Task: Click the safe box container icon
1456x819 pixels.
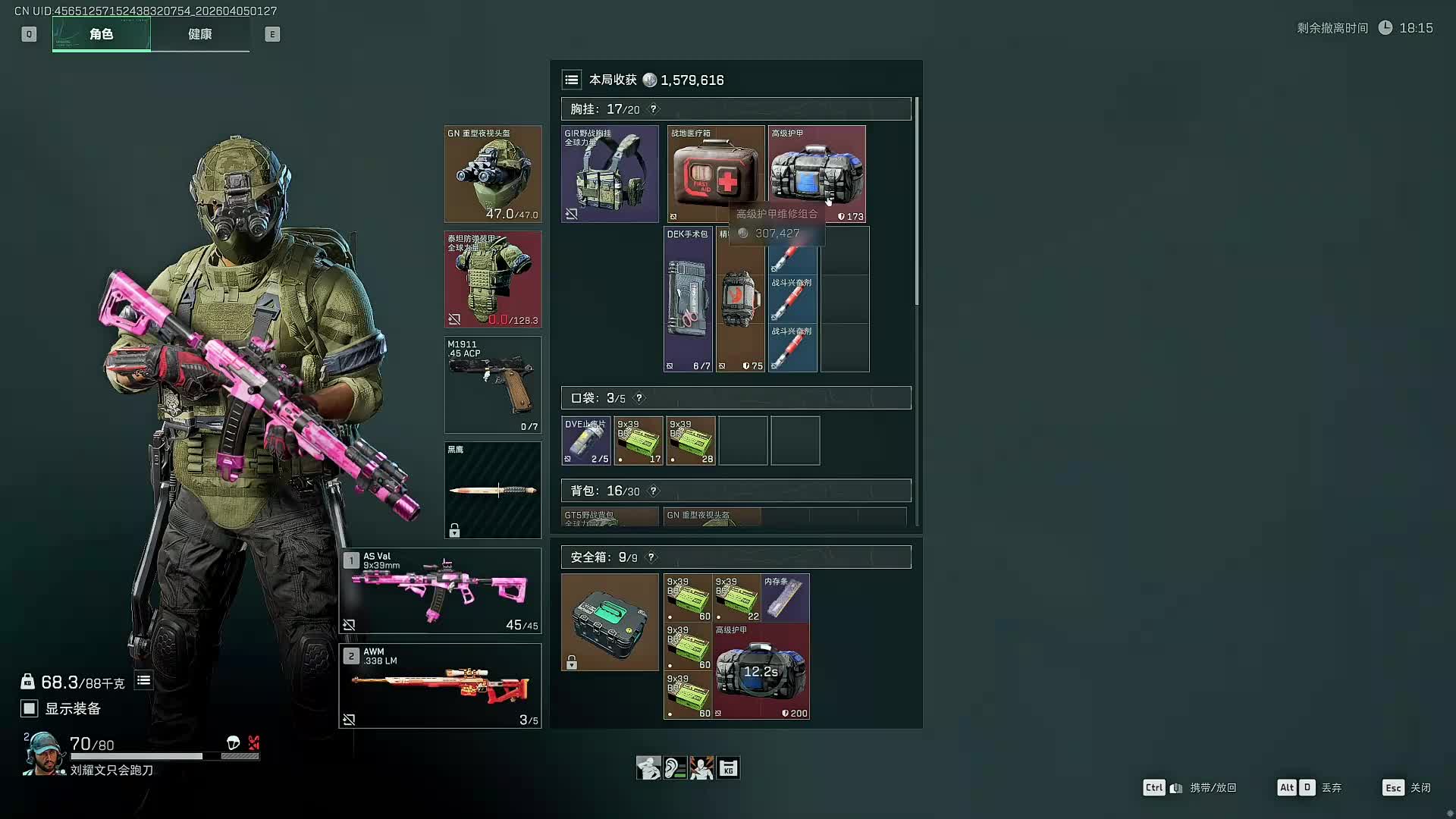Action: [x=610, y=622]
